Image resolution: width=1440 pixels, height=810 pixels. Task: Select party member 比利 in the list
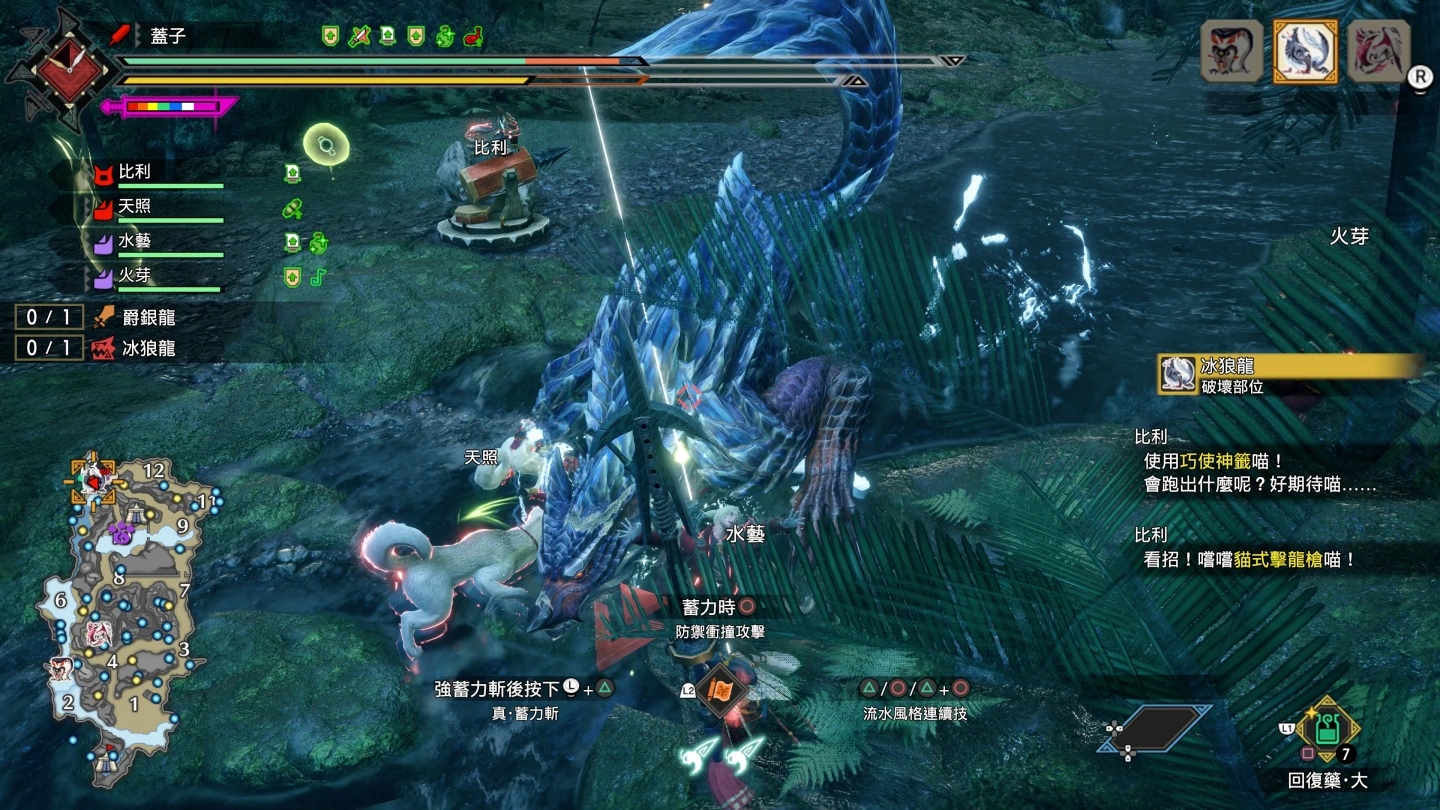(x=135, y=172)
